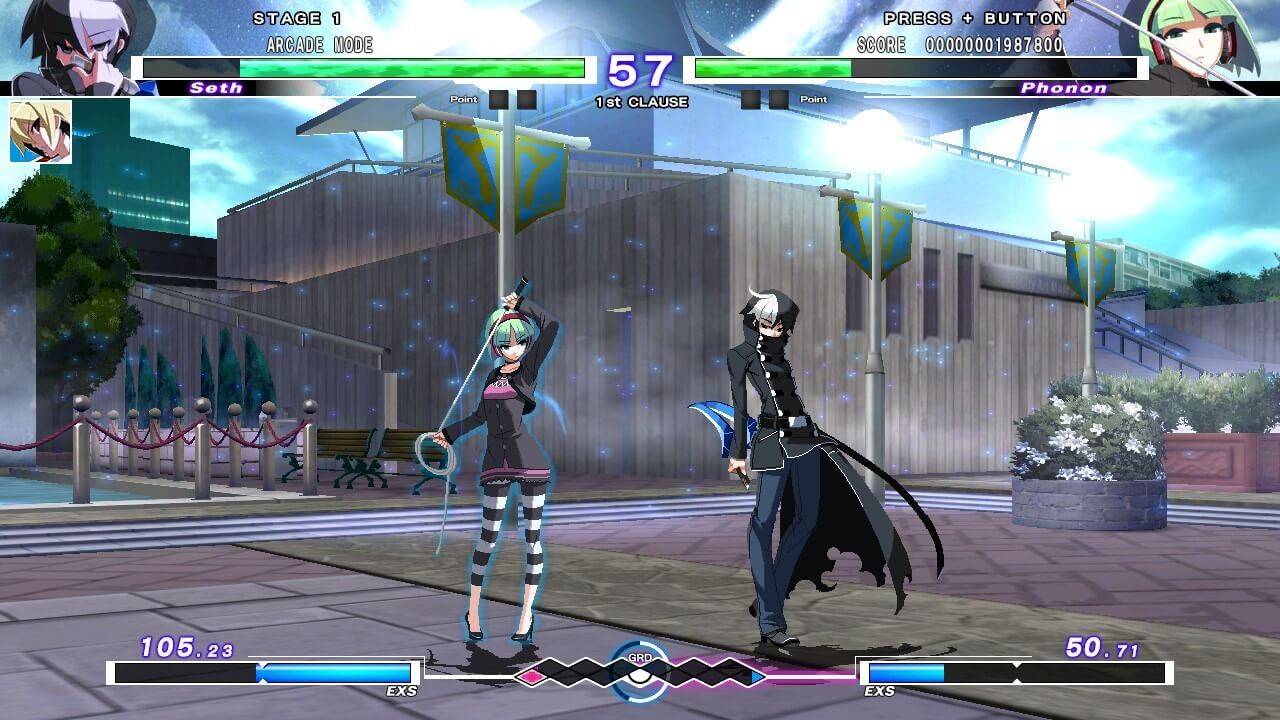Toggle Seth's first Point round indicator
The height and width of the screenshot is (720, 1280).
(x=497, y=97)
